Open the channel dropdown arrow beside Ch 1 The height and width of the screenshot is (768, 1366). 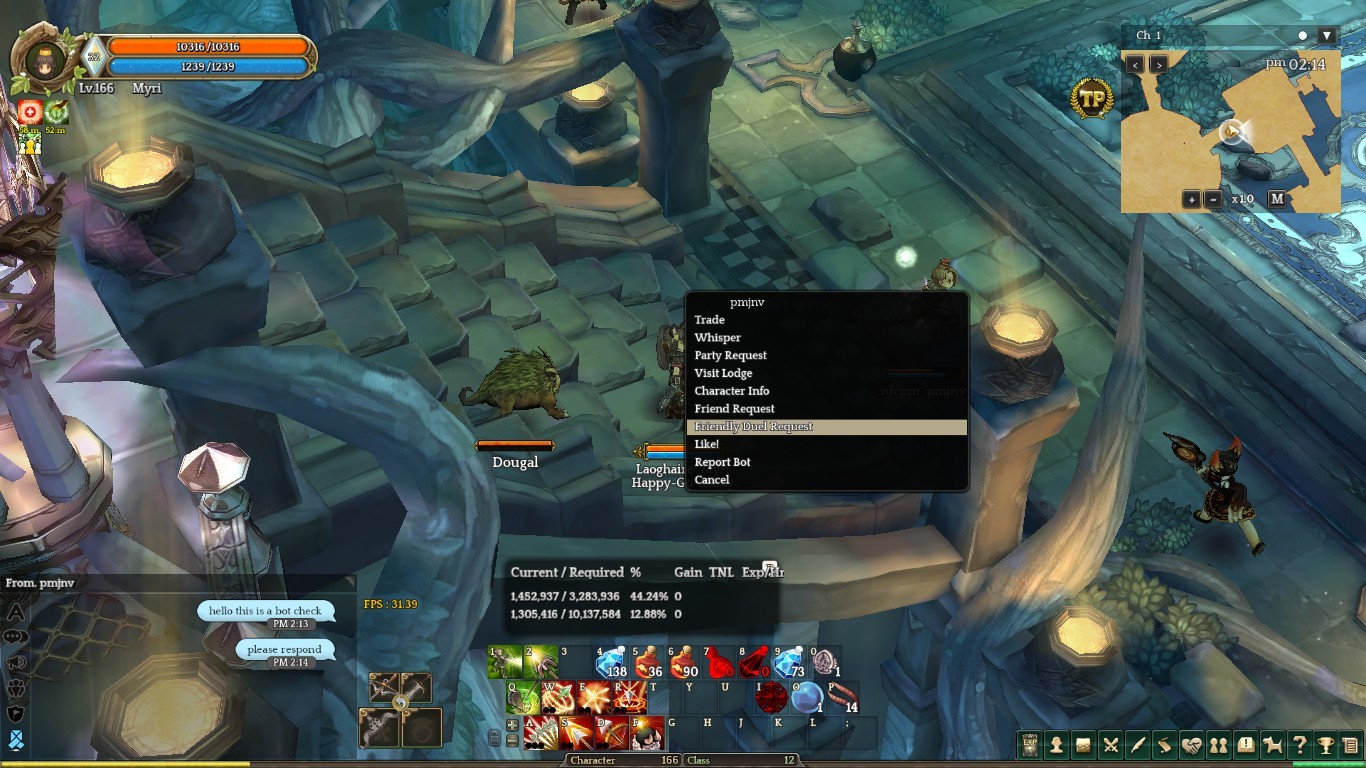1327,36
